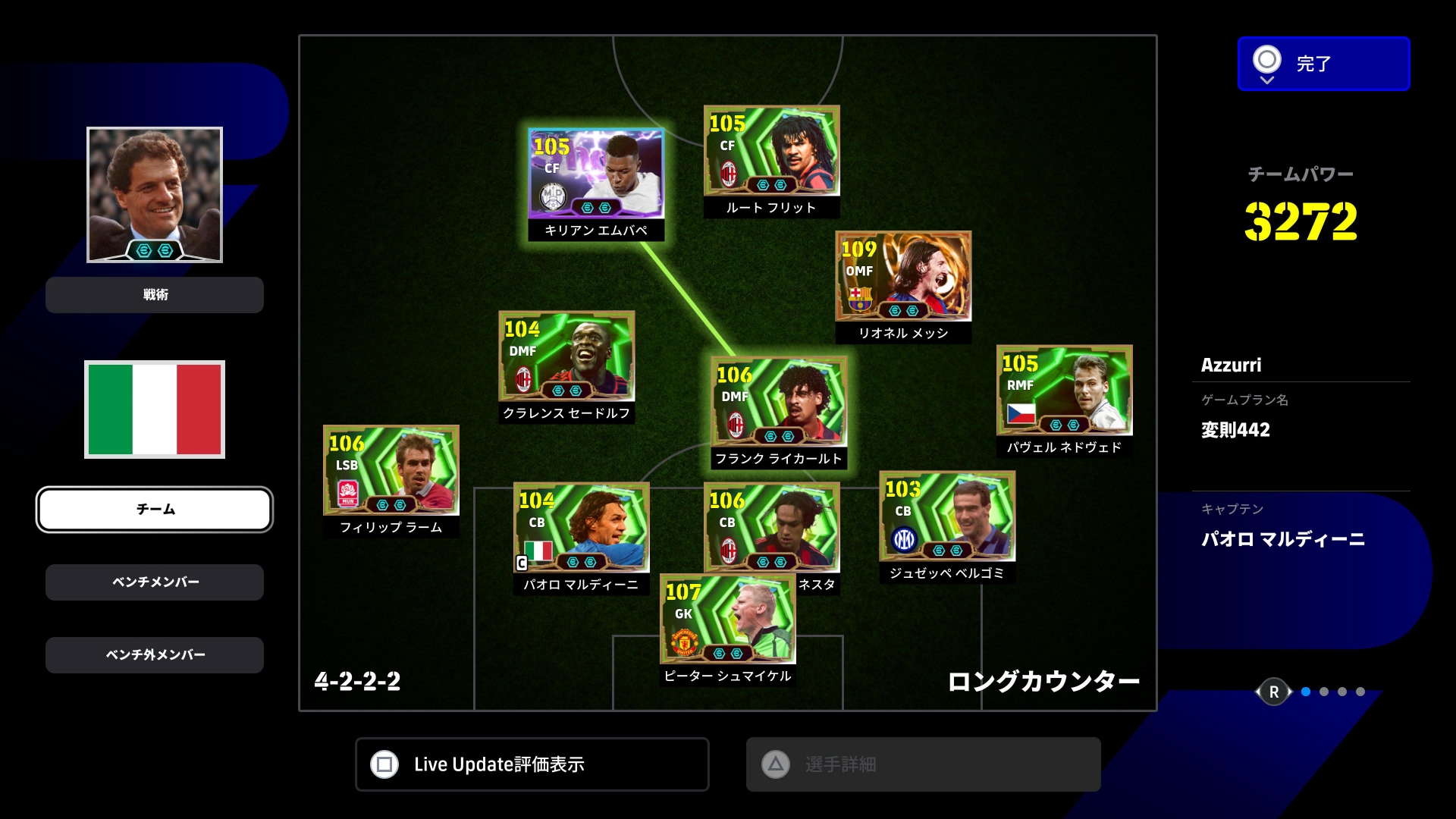Open the ベンチ外メンバー reserves list

pos(155,655)
